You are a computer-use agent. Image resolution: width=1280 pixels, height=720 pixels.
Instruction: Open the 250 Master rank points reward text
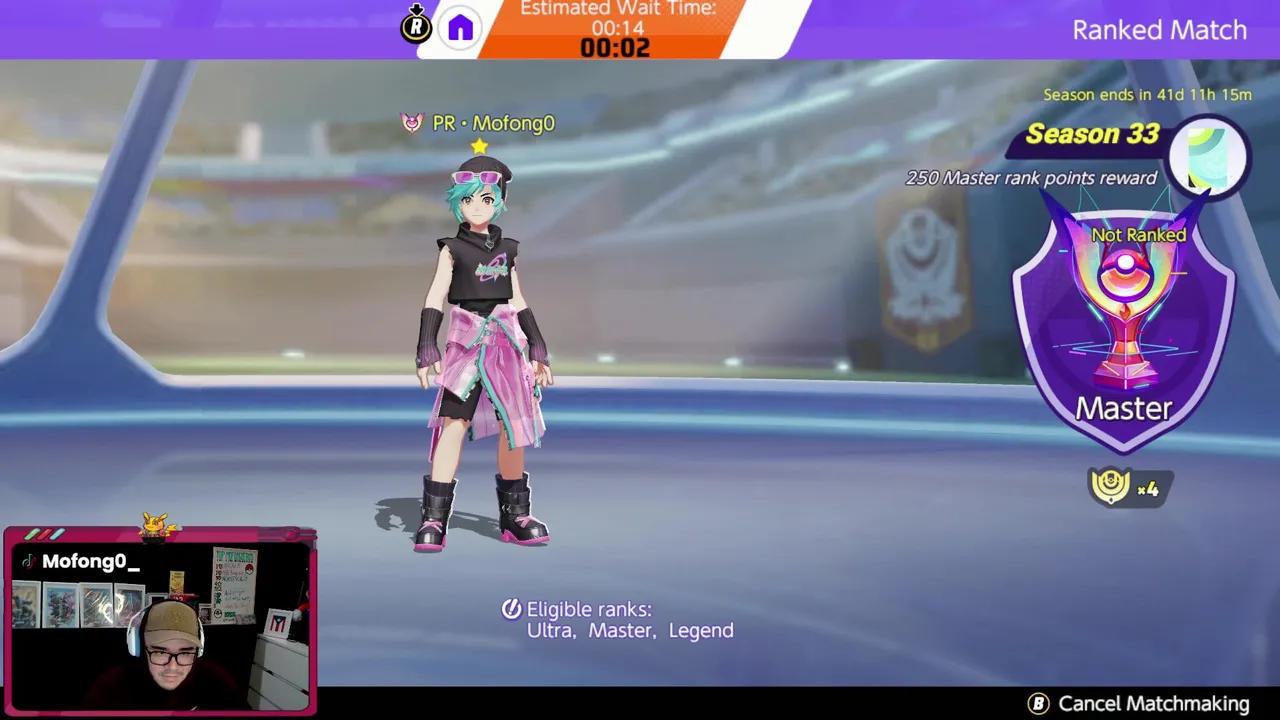click(1030, 178)
